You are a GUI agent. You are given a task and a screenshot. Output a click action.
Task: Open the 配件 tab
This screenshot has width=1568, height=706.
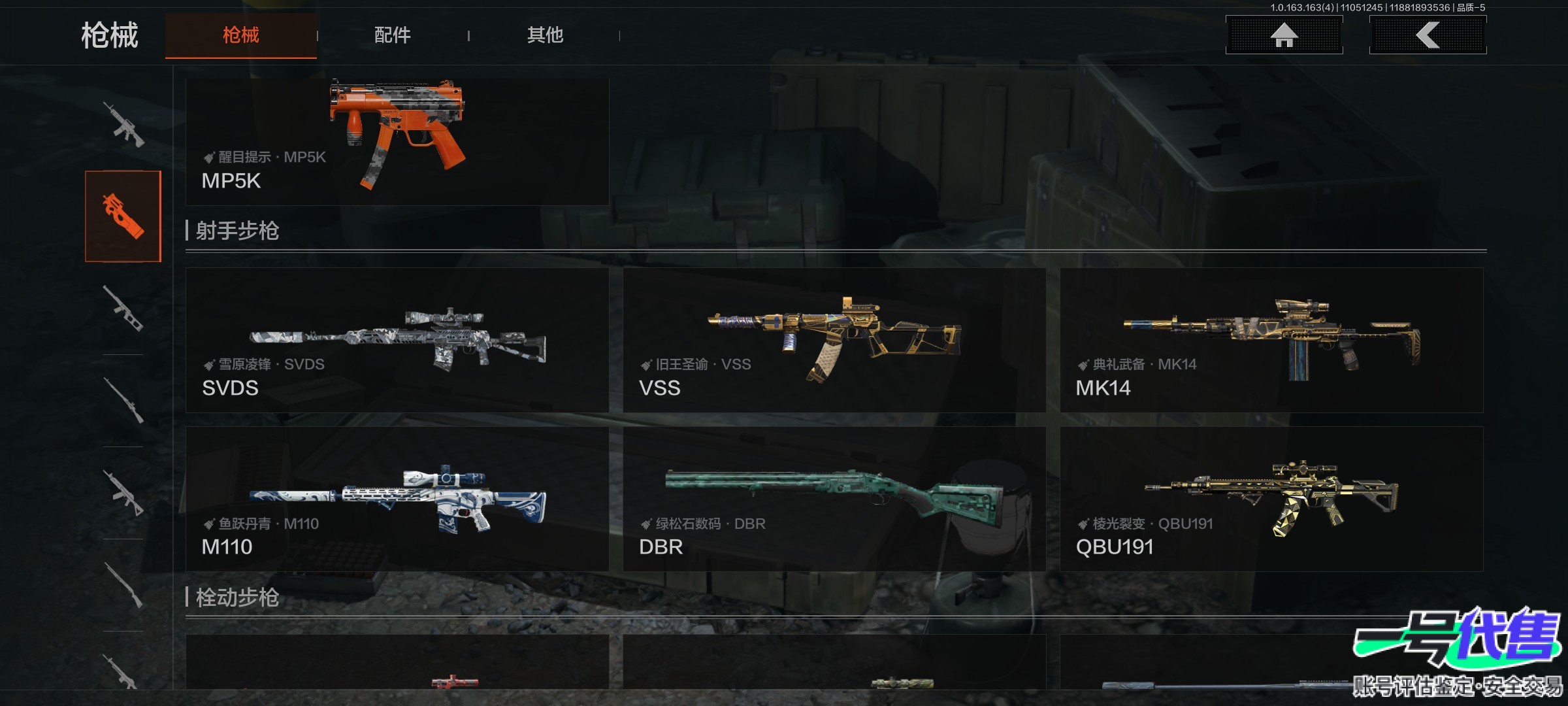(x=392, y=35)
